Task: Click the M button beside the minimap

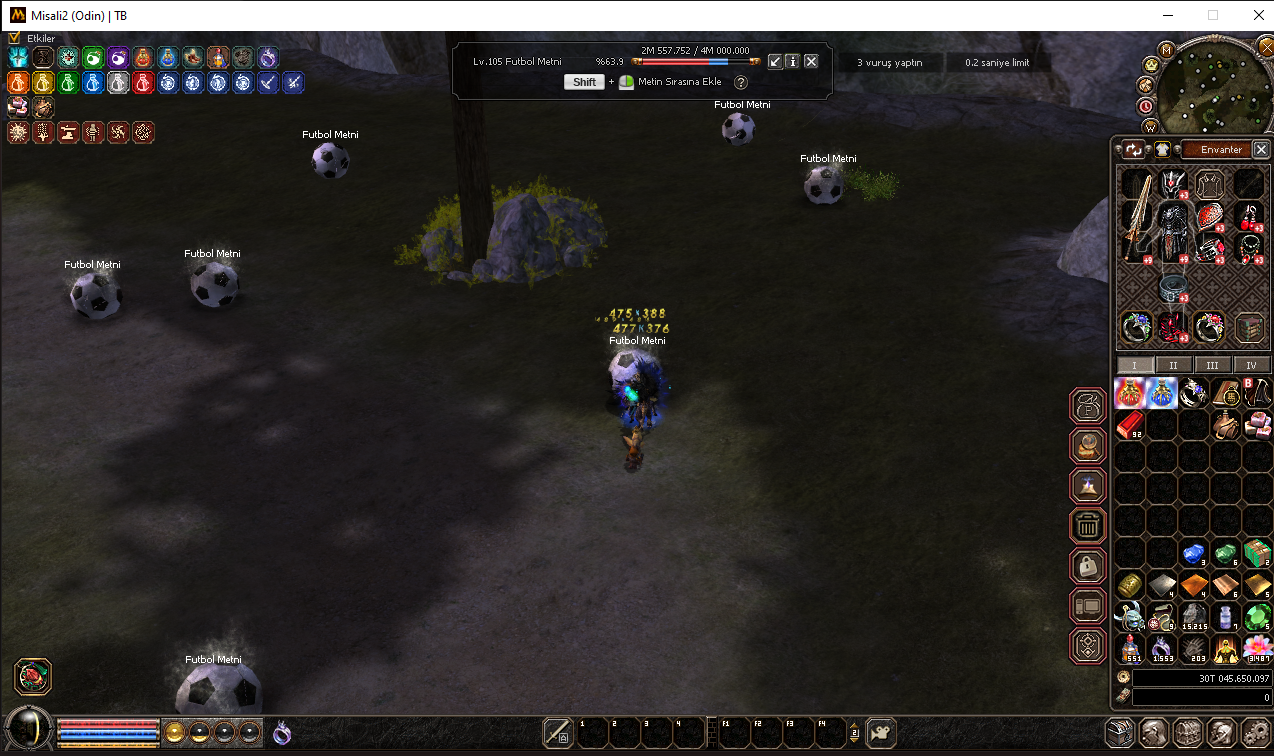Action: click(1166, 49)
